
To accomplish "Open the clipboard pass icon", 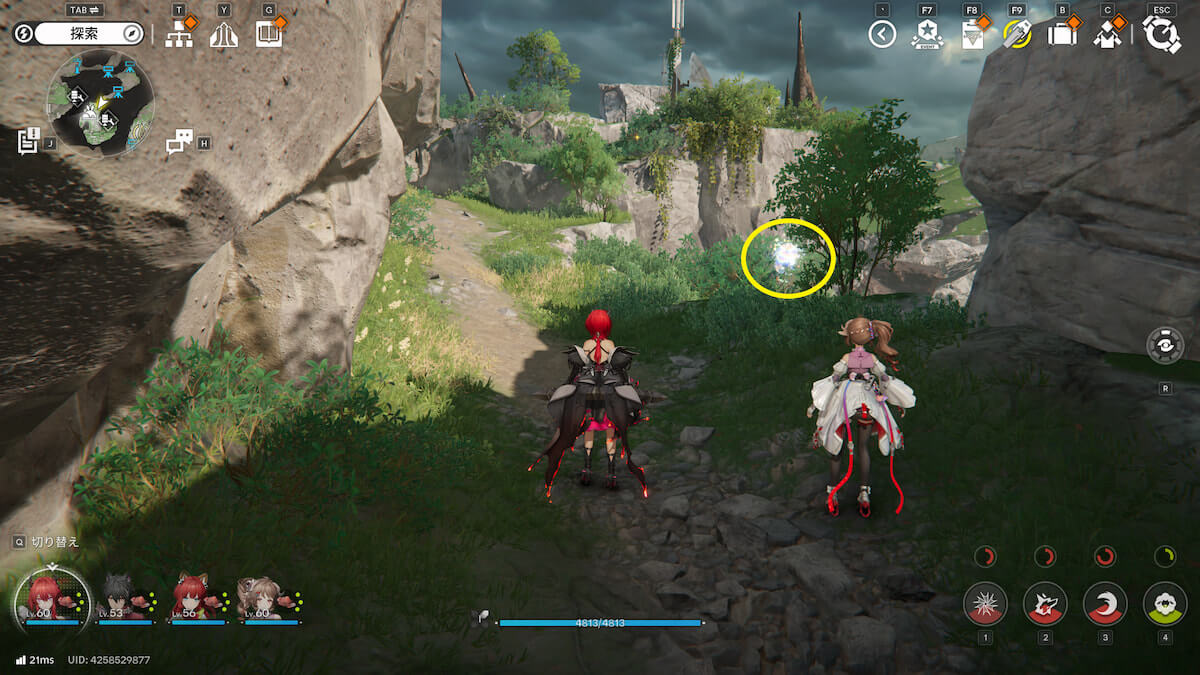I will pyautogui.click(x=971, y=35).
